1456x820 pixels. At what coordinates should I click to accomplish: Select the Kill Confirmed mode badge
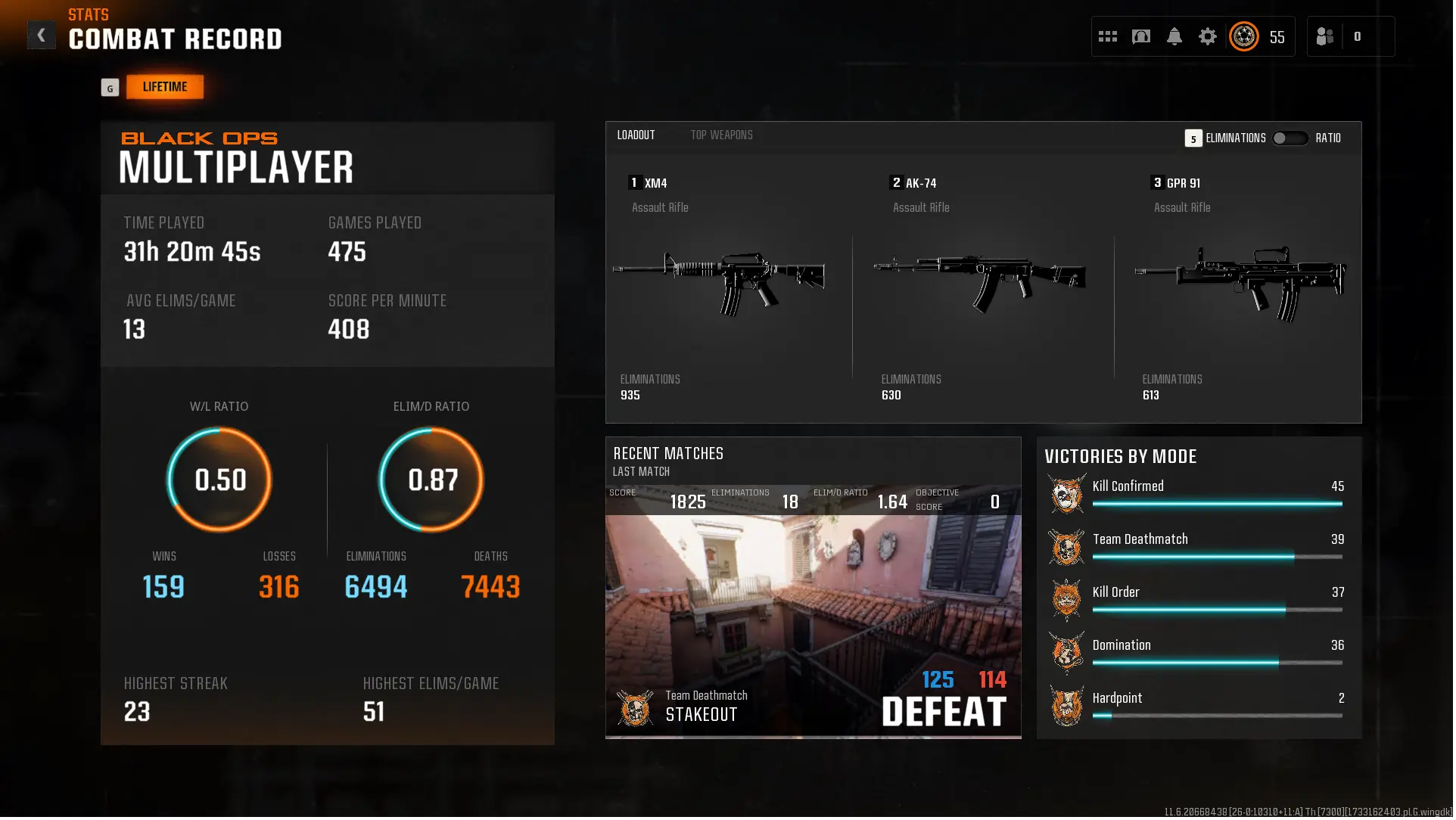[x=1066, y=494]
